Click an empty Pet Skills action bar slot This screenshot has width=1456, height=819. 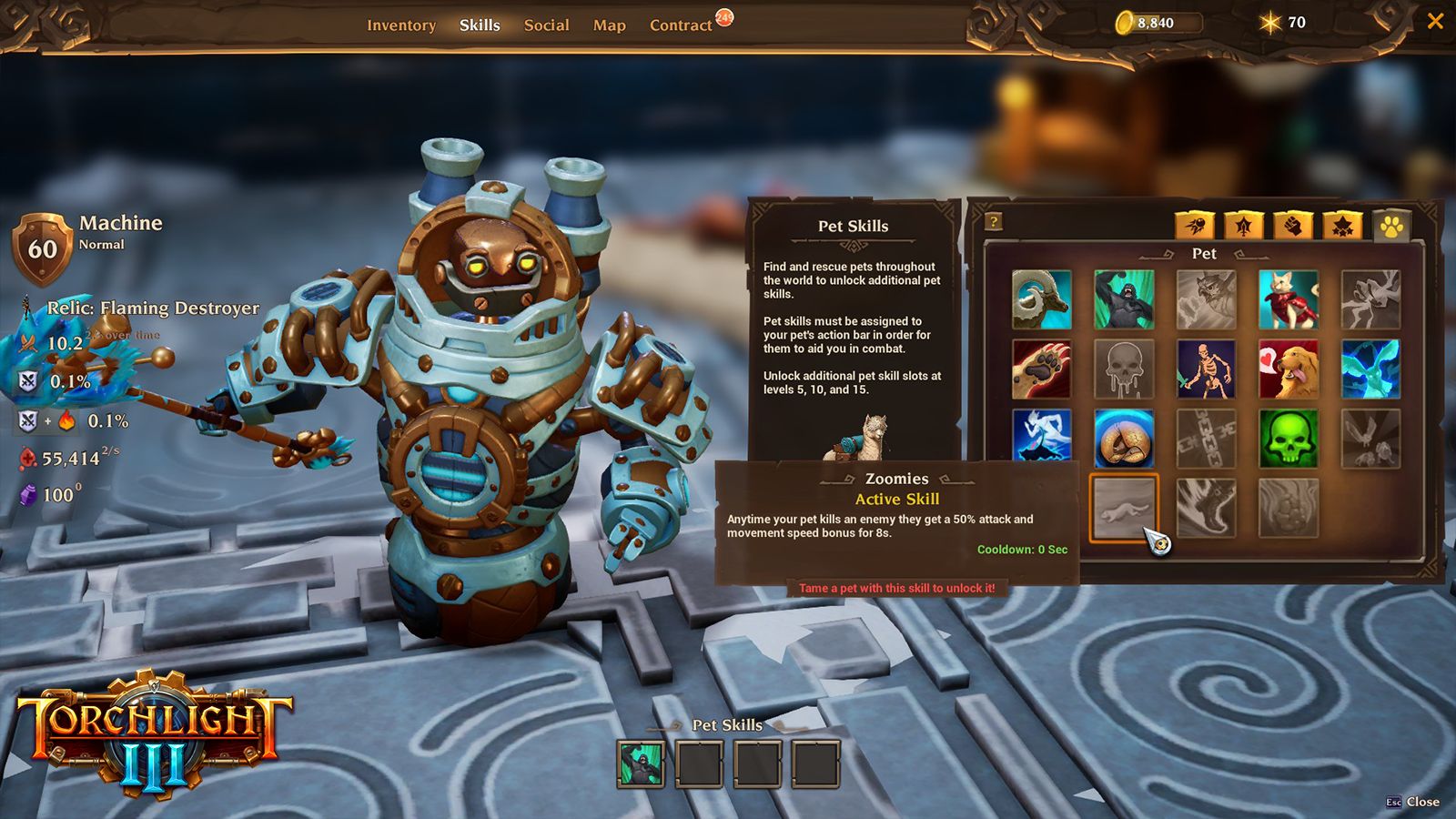[697, 763]
